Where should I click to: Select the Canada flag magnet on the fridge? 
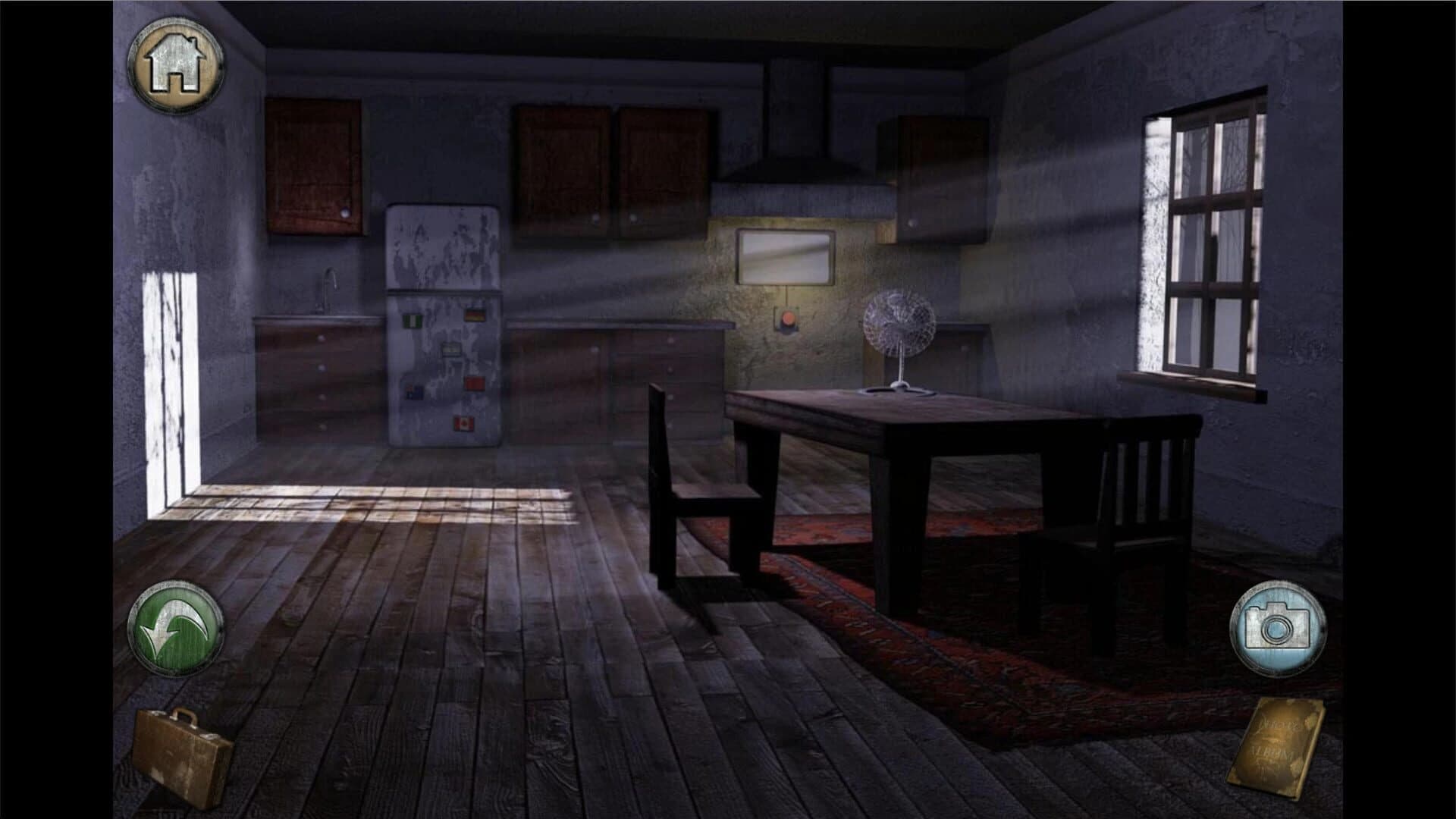tap(464, 424)
